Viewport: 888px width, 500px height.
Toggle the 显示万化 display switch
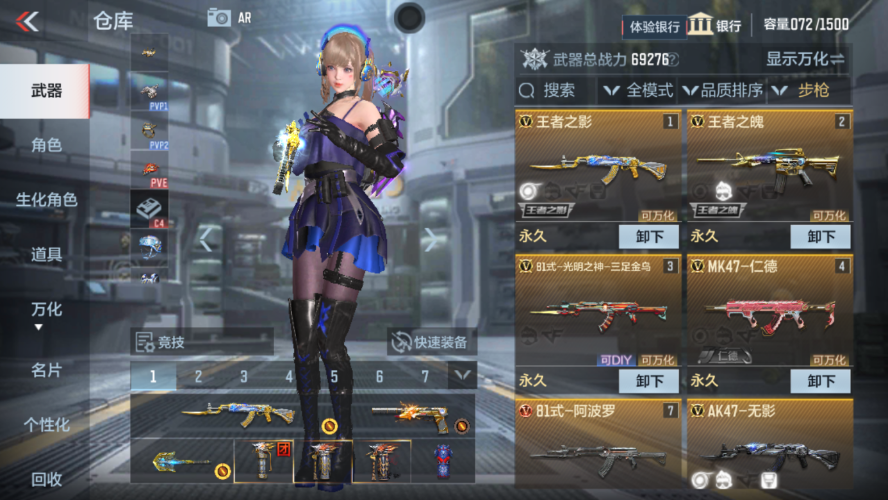(805, 60)
